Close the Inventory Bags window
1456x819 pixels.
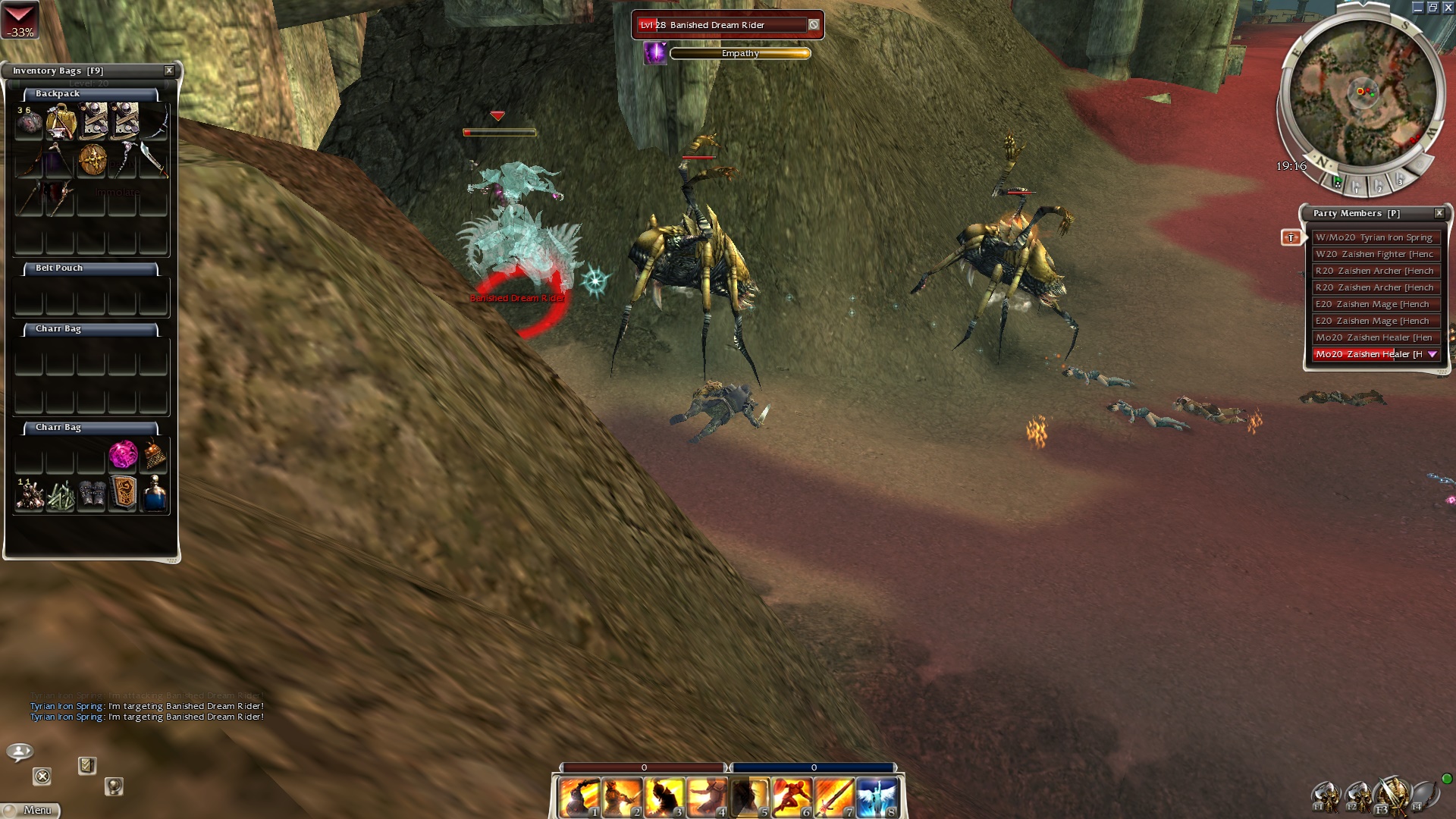pyautogui.click(x=169, y=71)
